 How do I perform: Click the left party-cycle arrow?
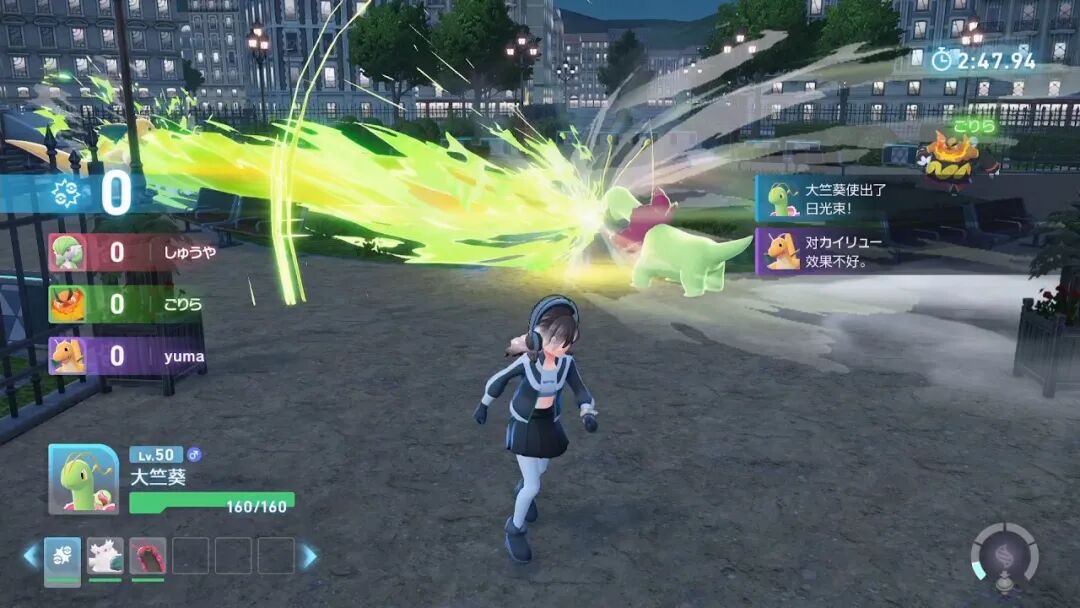click(30, 556)
